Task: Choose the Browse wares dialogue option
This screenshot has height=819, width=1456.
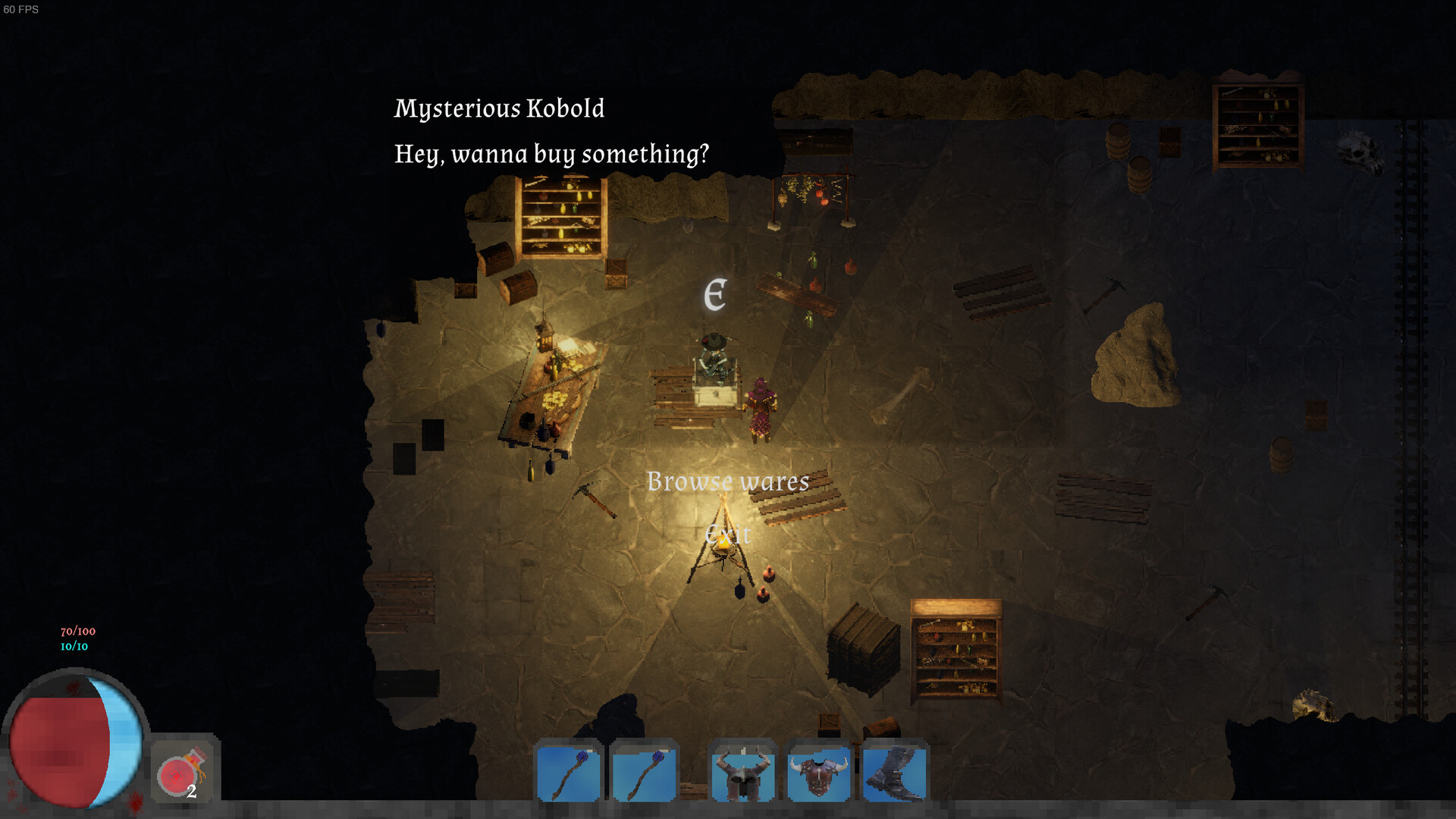Action: [727, 481]
